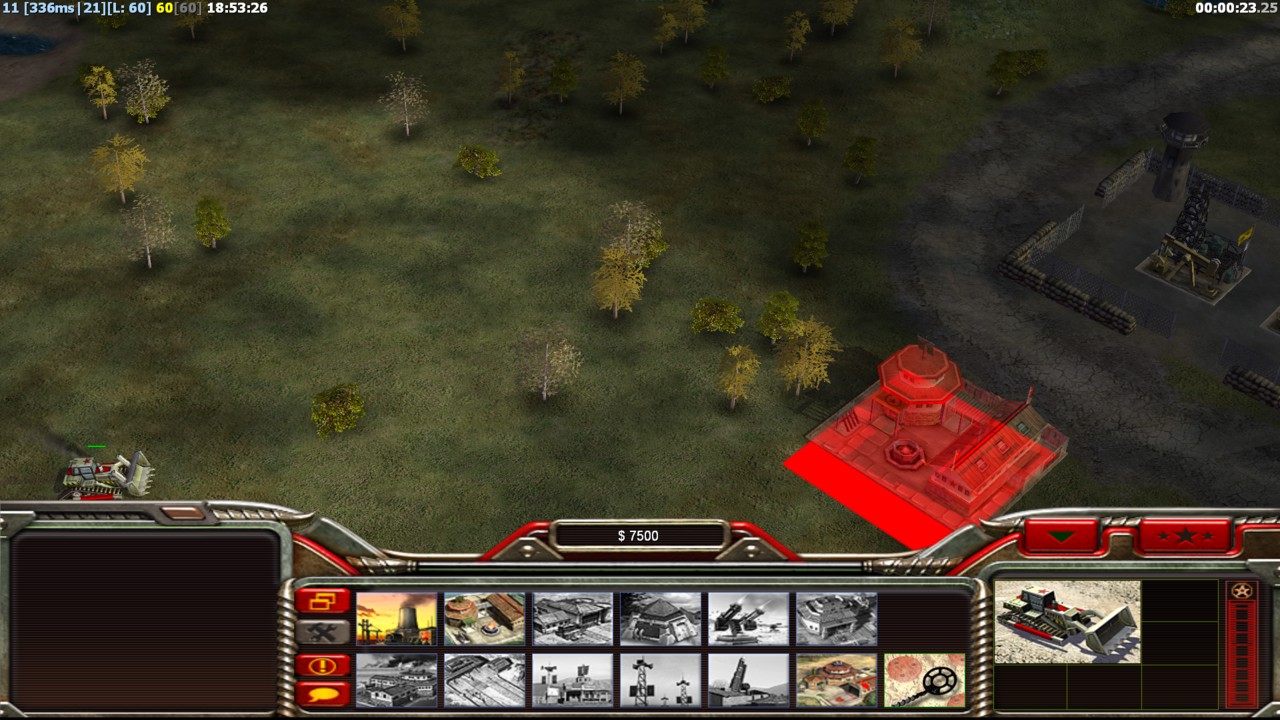
Task: Pick the Speaker Tower build icon
Action: click(661, 680)
